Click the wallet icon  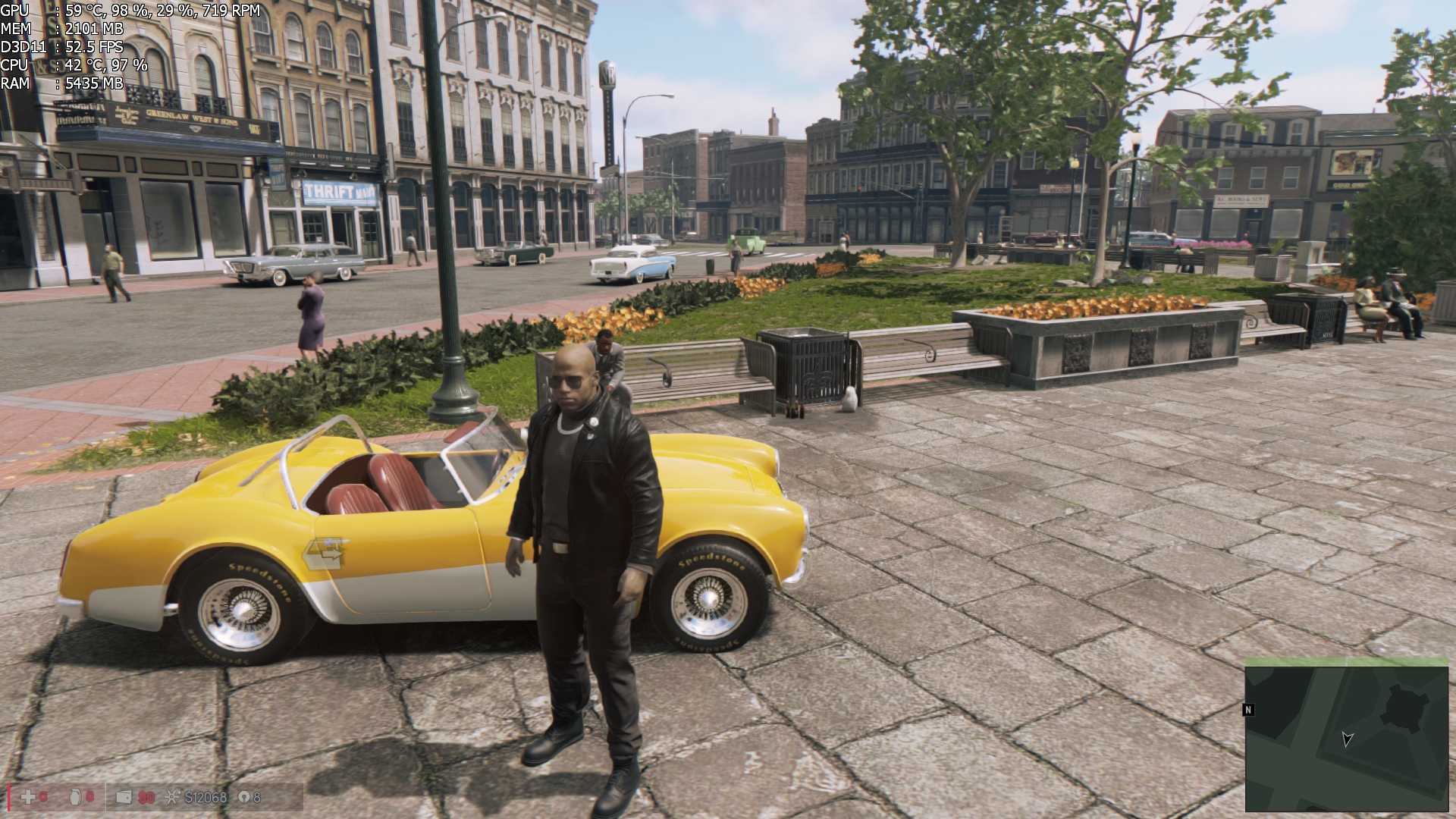pyautogui.click(x=124, y=797)
